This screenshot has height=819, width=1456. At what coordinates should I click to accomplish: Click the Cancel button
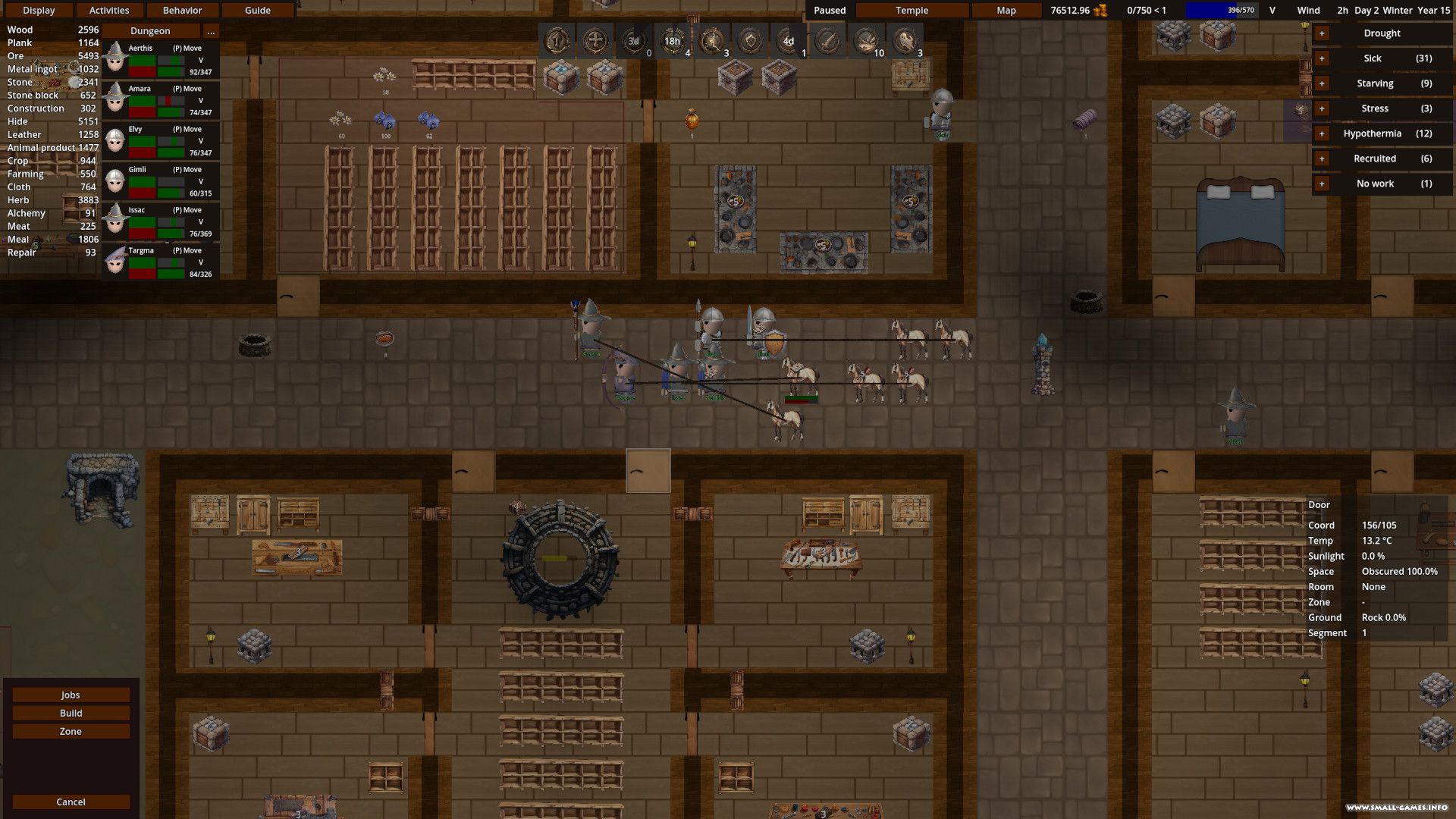coord(71,802)
